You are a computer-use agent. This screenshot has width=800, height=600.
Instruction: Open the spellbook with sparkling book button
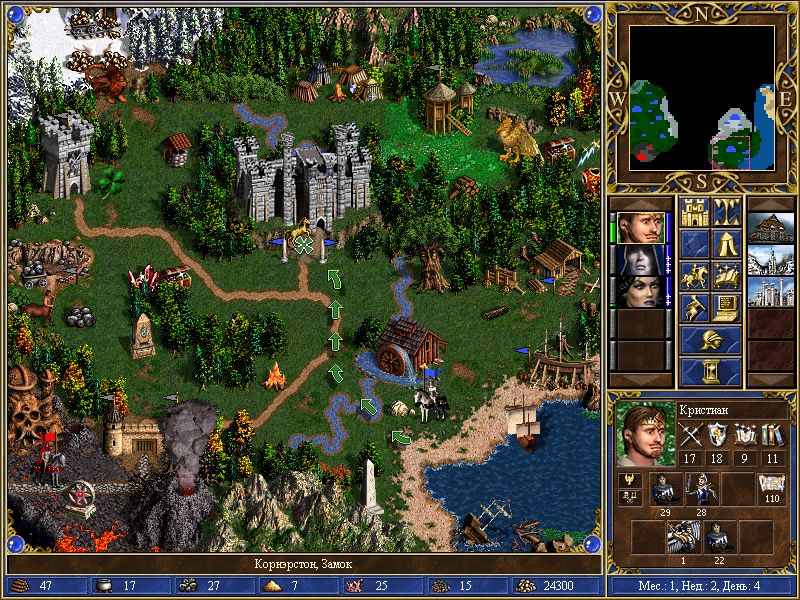(x=726, y=276)
